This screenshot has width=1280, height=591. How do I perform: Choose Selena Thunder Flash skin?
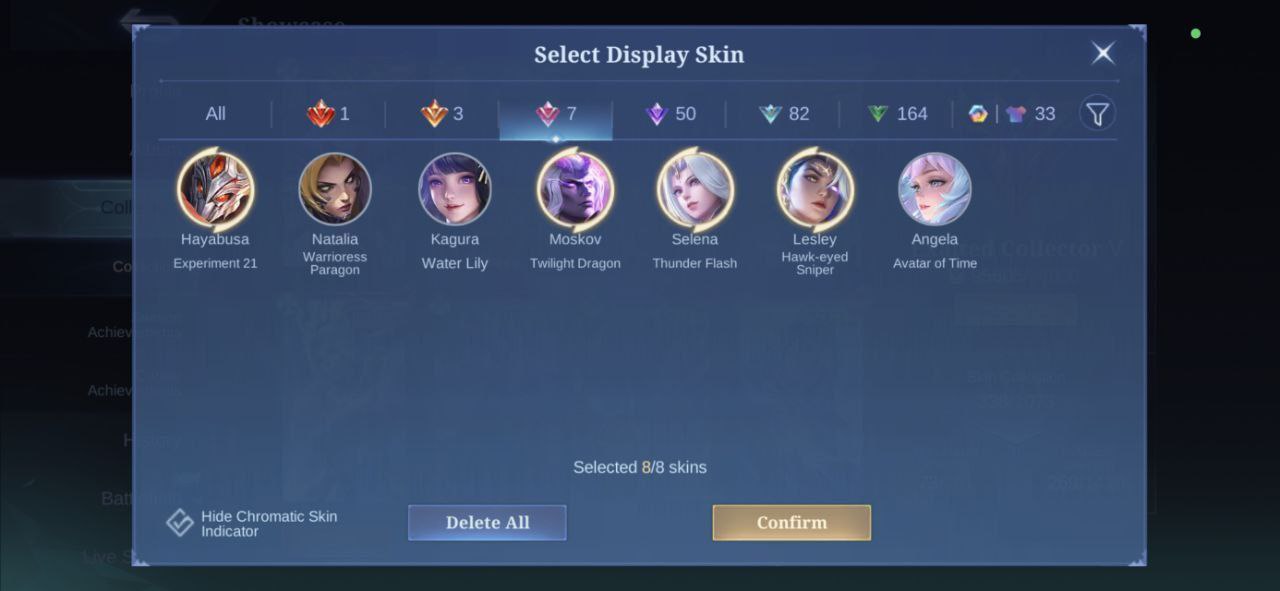click(x=695, y=189)
